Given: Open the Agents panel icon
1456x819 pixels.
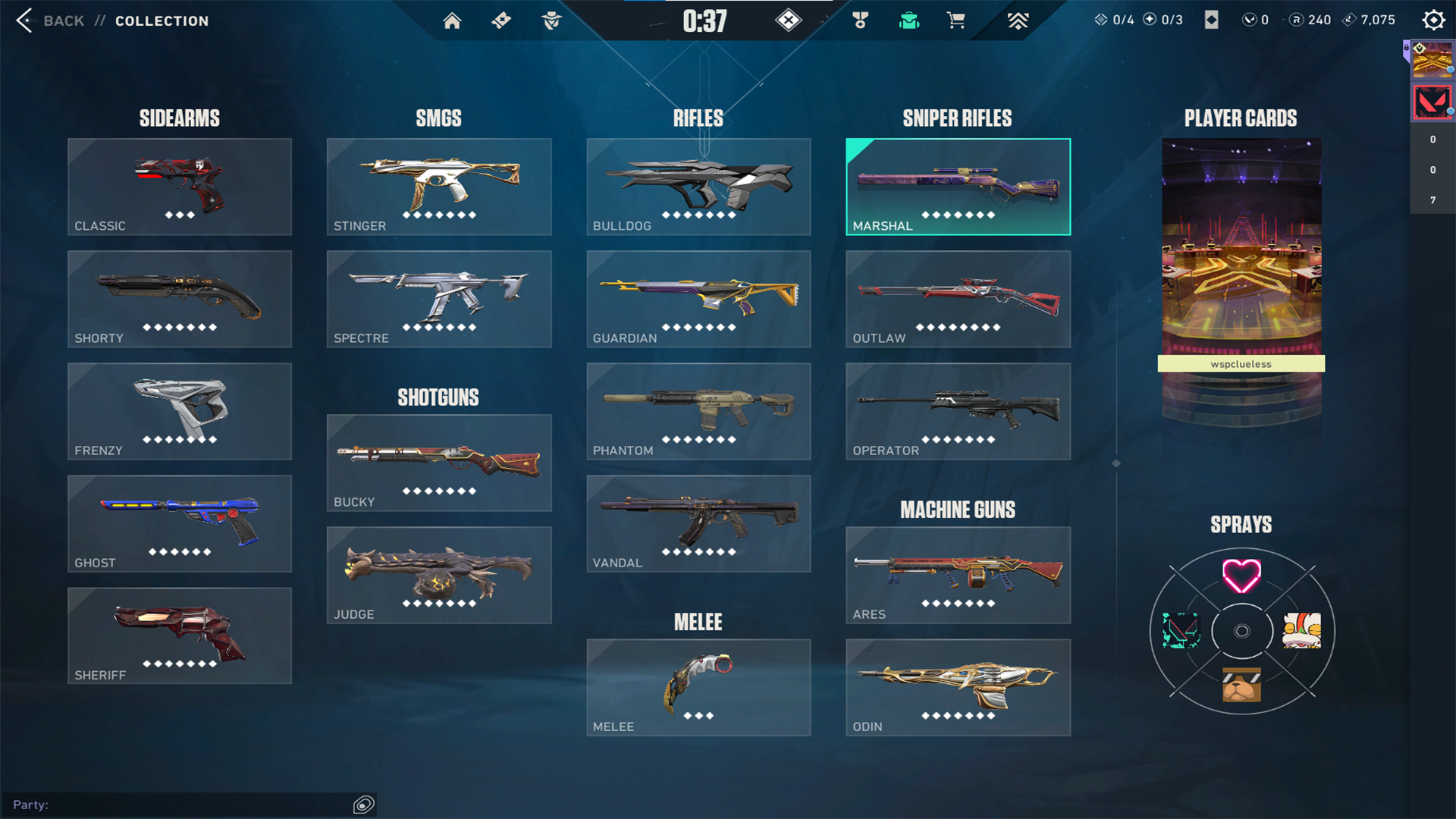Looking at the screenshot, I should pos(551,20).
